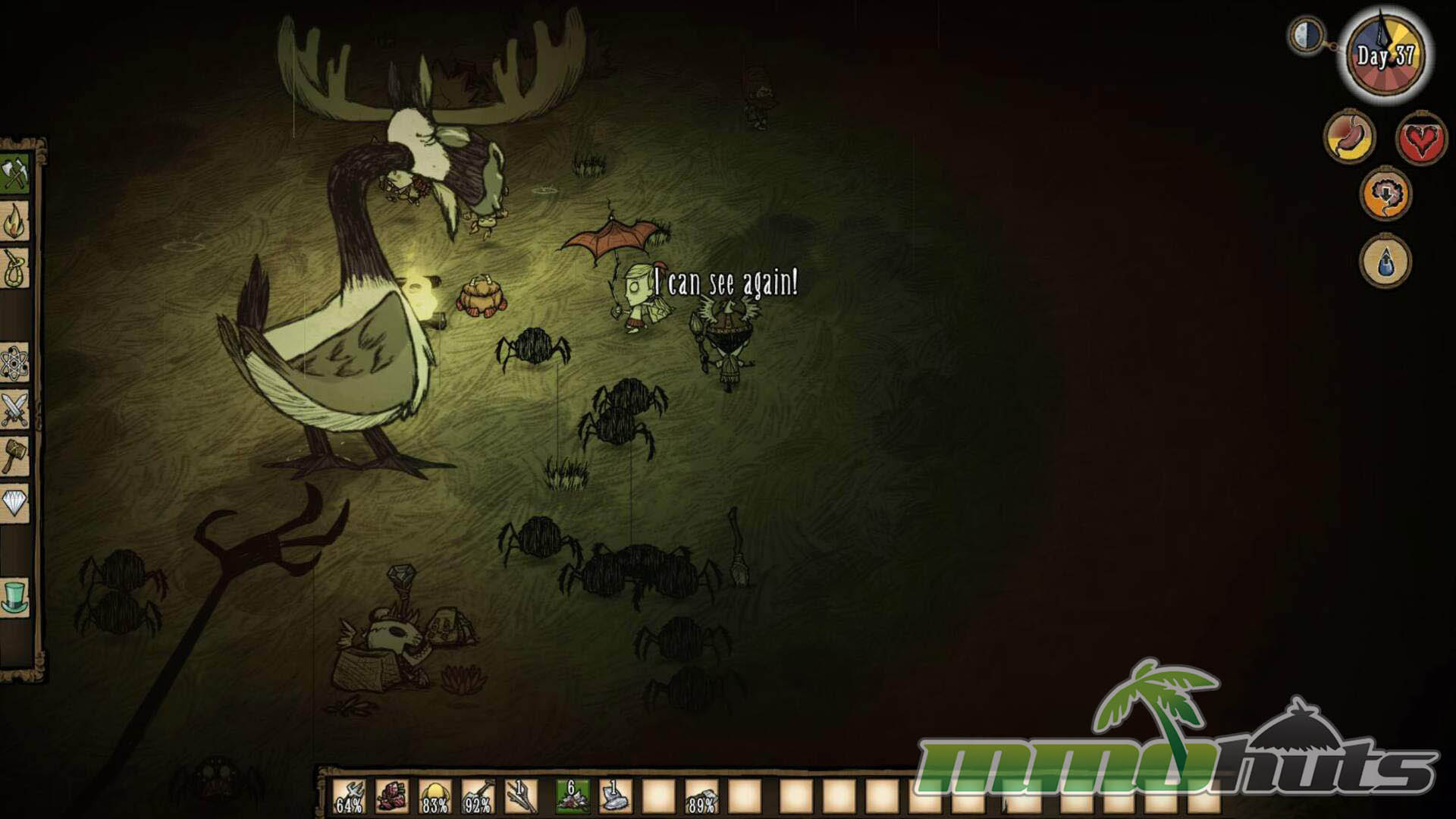The image size is (1456, 819).
Task: Pick the grey item slot at 89%
Action: [701, 797]
